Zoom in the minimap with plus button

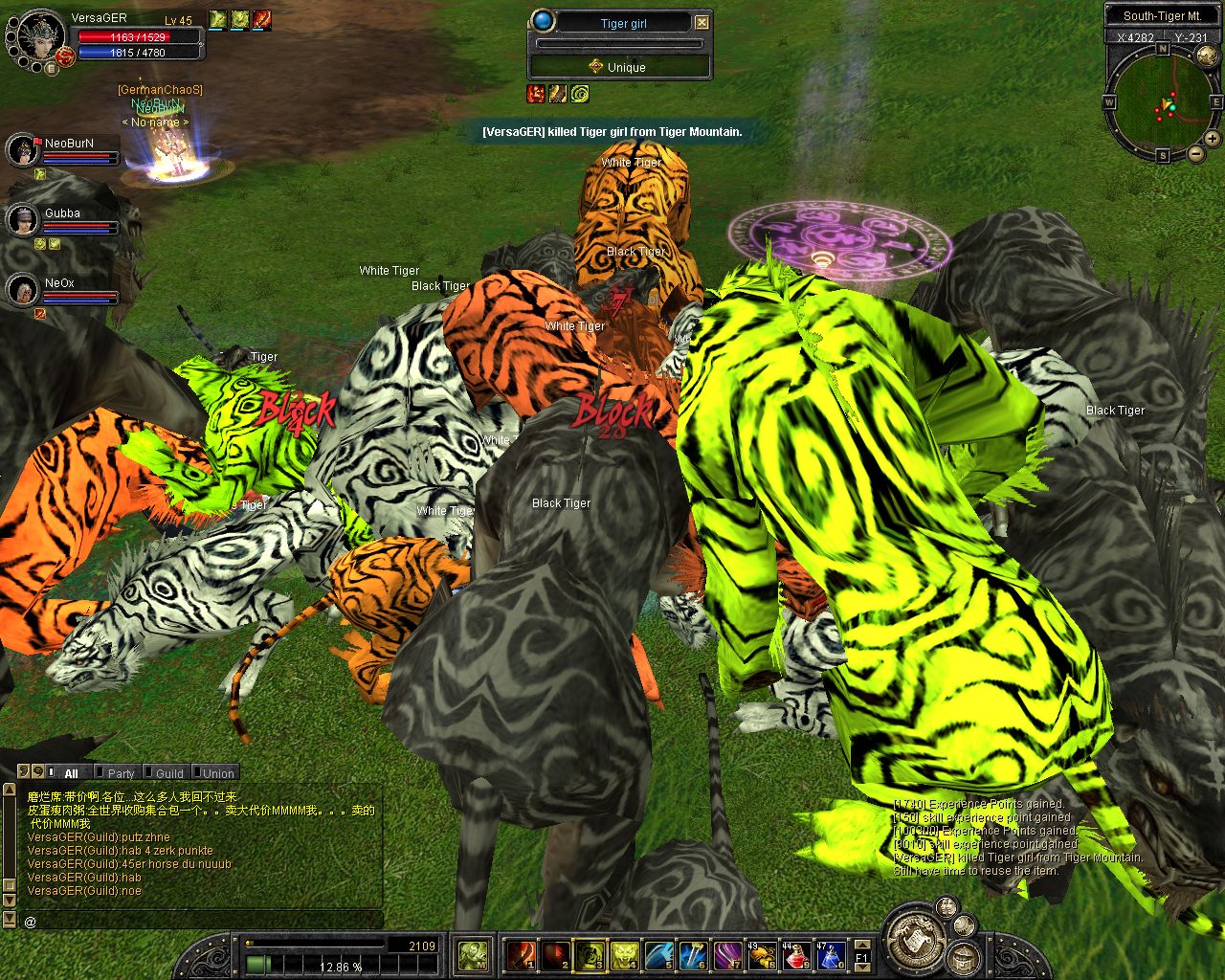[1213, 139]
